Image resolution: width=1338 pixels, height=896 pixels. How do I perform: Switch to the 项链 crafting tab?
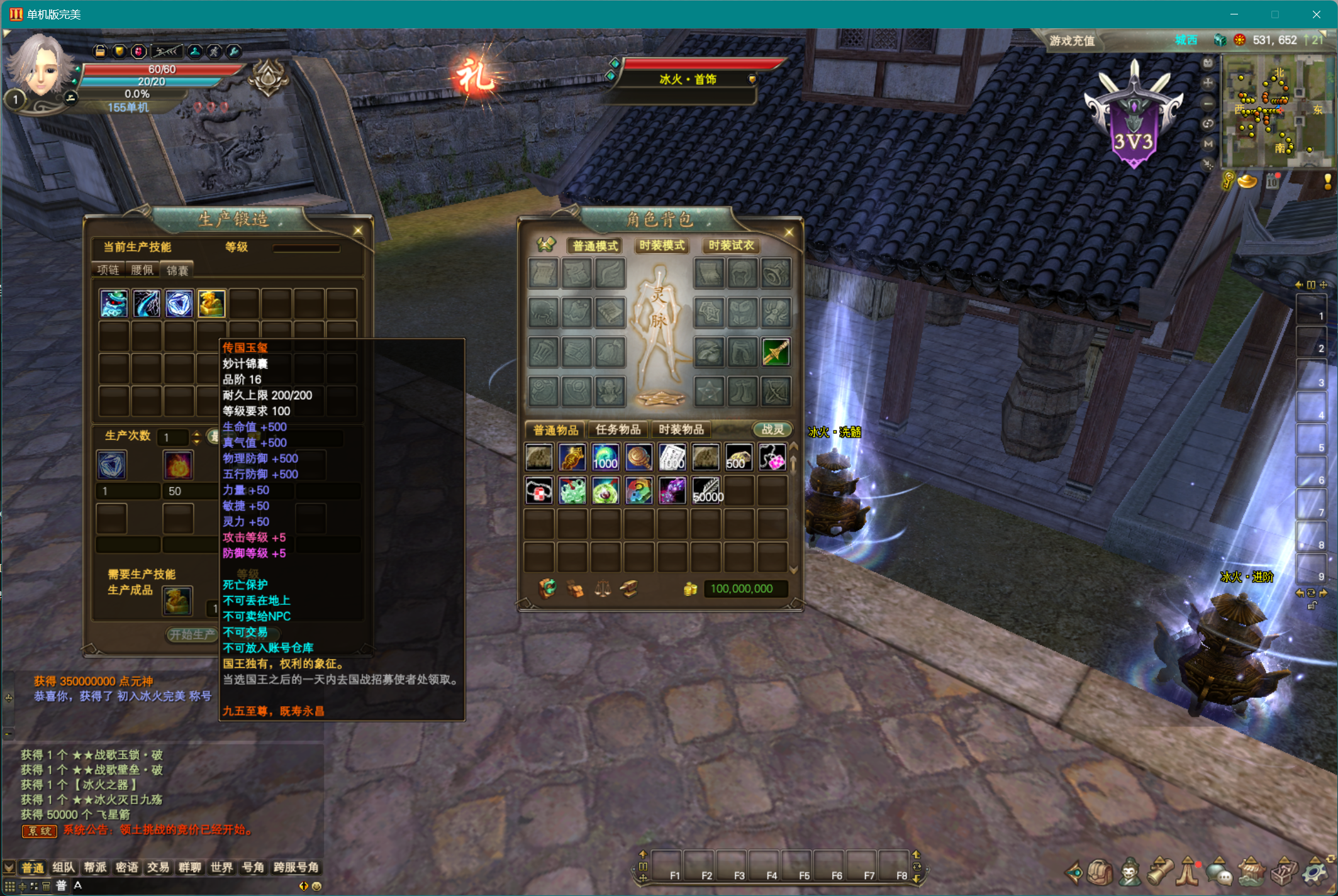coord(108,270)
